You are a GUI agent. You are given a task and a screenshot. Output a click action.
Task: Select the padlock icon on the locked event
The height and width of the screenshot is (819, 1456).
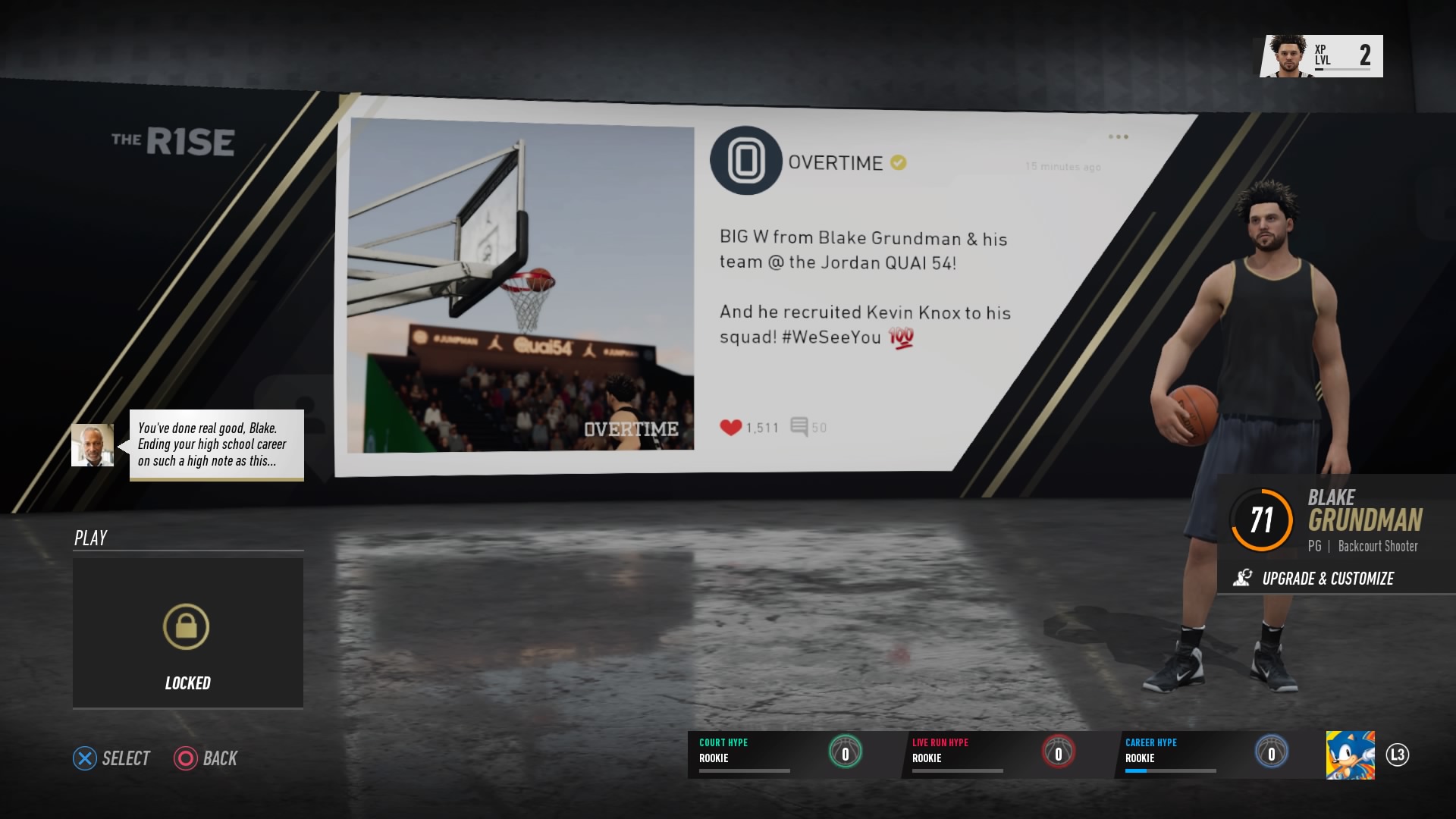[x=187, y=628]
